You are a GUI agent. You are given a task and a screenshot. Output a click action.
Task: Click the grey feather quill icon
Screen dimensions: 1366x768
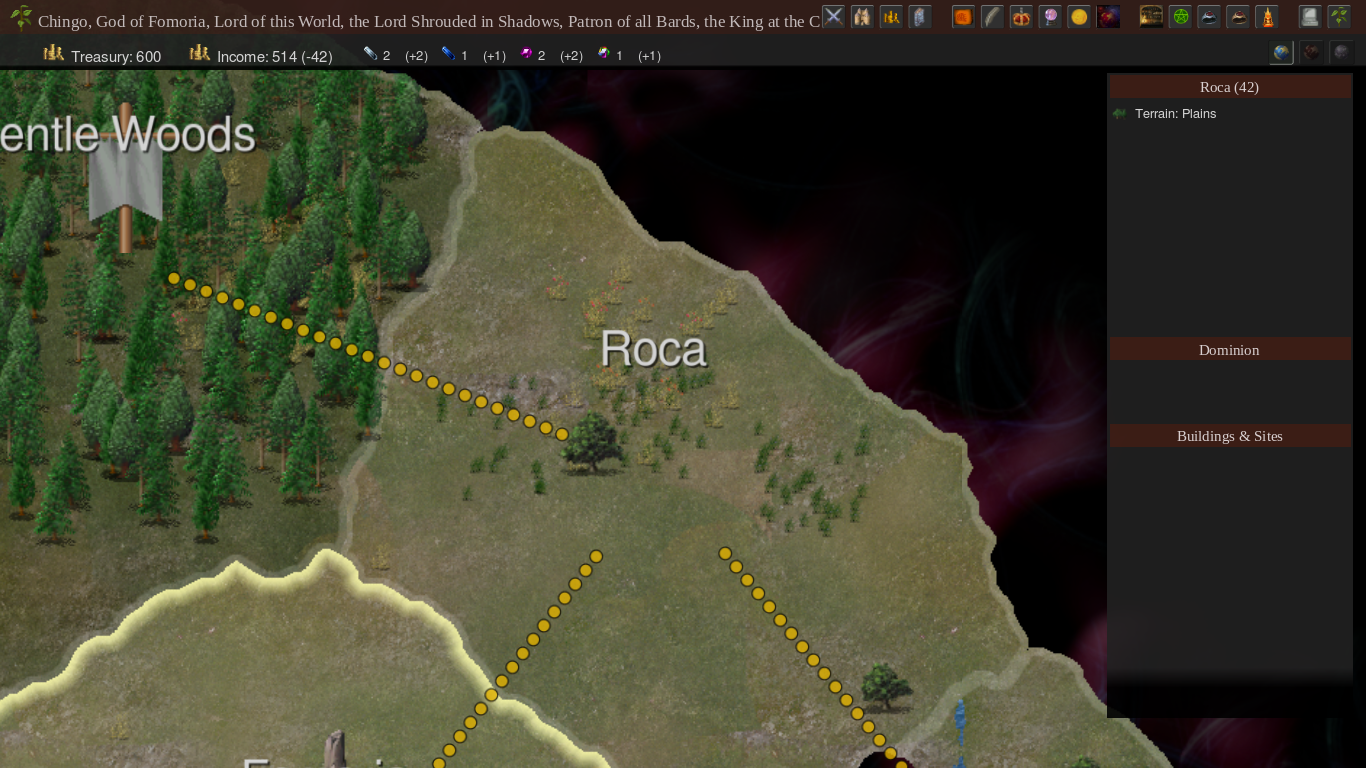[x=991, y=16]
